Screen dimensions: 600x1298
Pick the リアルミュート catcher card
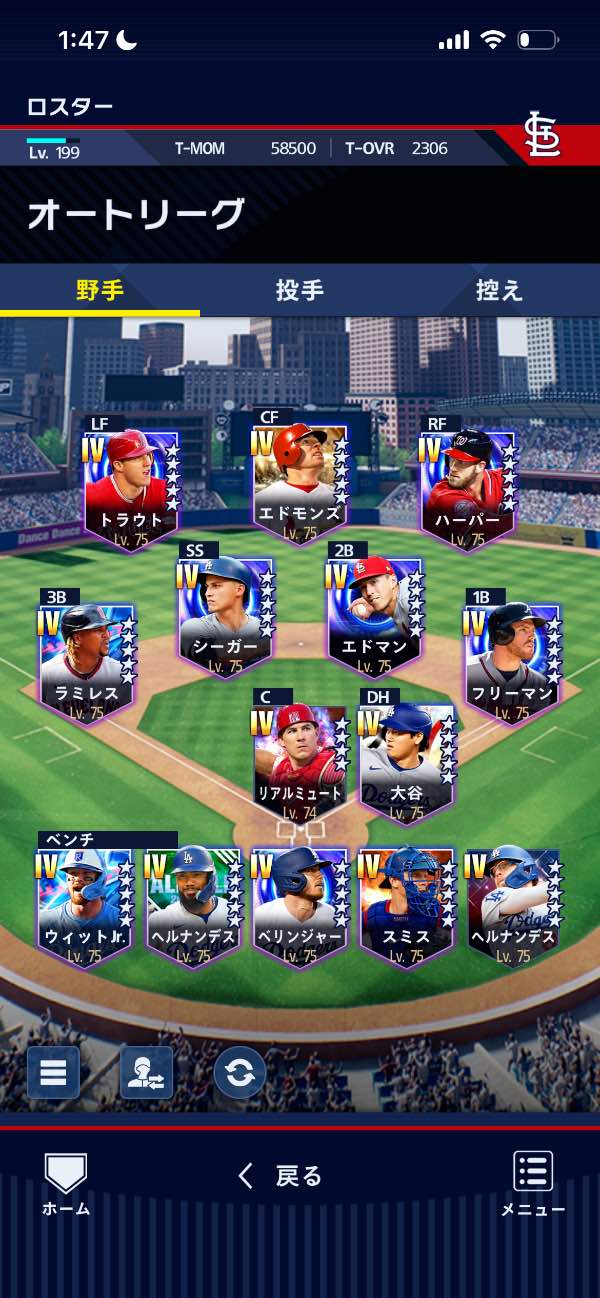coord(300,762)
